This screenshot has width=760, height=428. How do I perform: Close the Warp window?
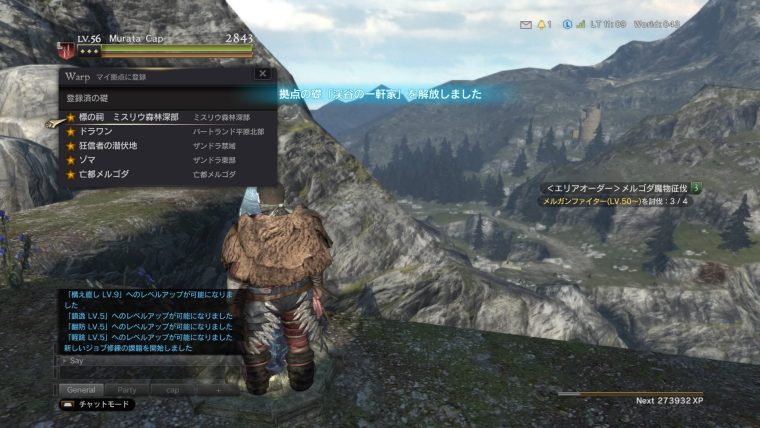(x=262, y=74)
